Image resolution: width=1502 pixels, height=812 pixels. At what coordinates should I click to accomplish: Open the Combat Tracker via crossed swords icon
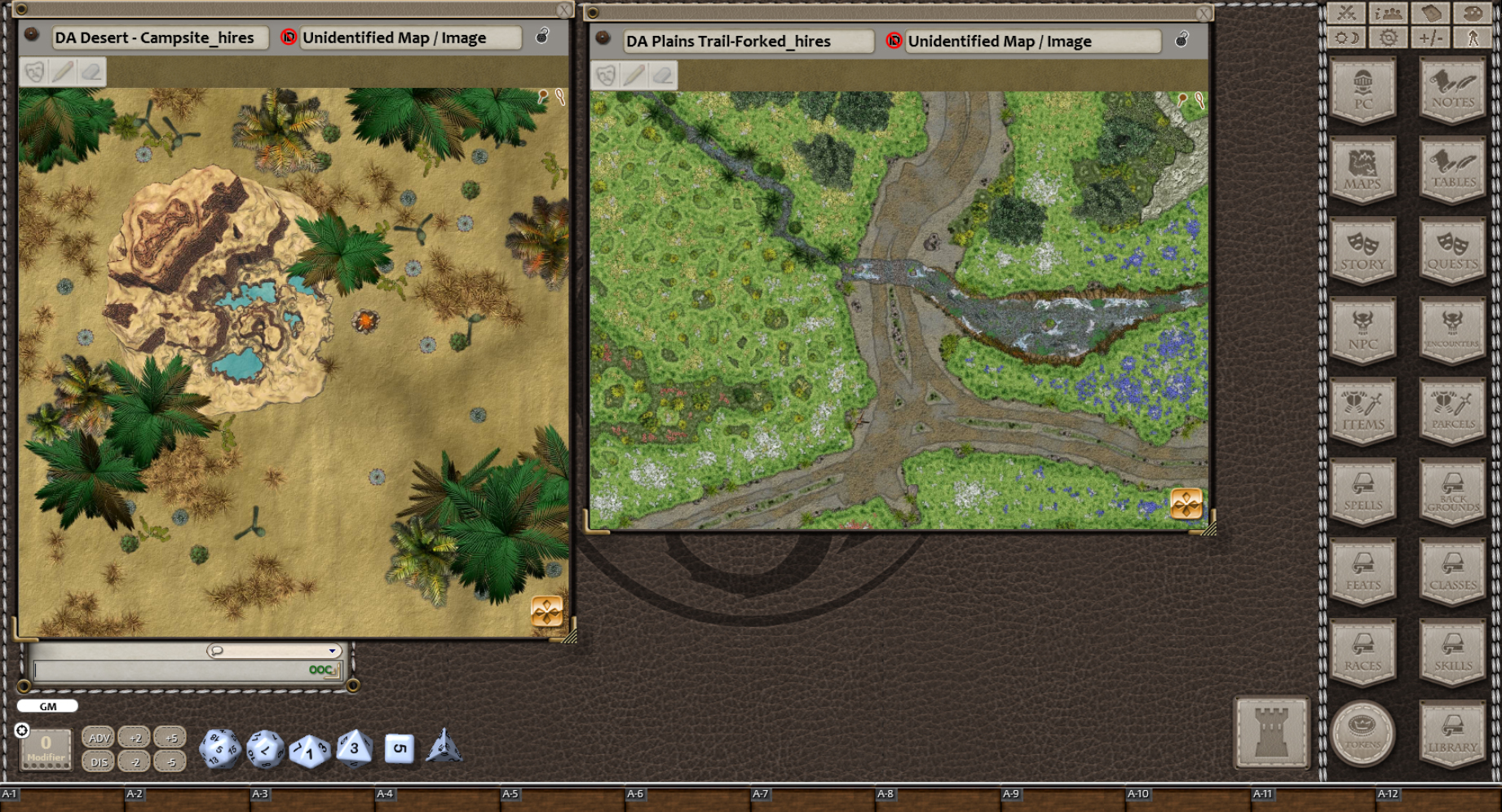click(x=1347, y=12)
